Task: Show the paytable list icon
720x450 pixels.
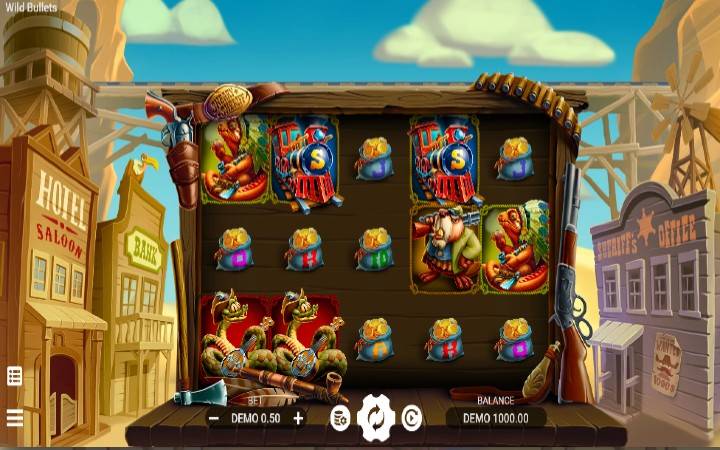Action: tap(15, 377)
